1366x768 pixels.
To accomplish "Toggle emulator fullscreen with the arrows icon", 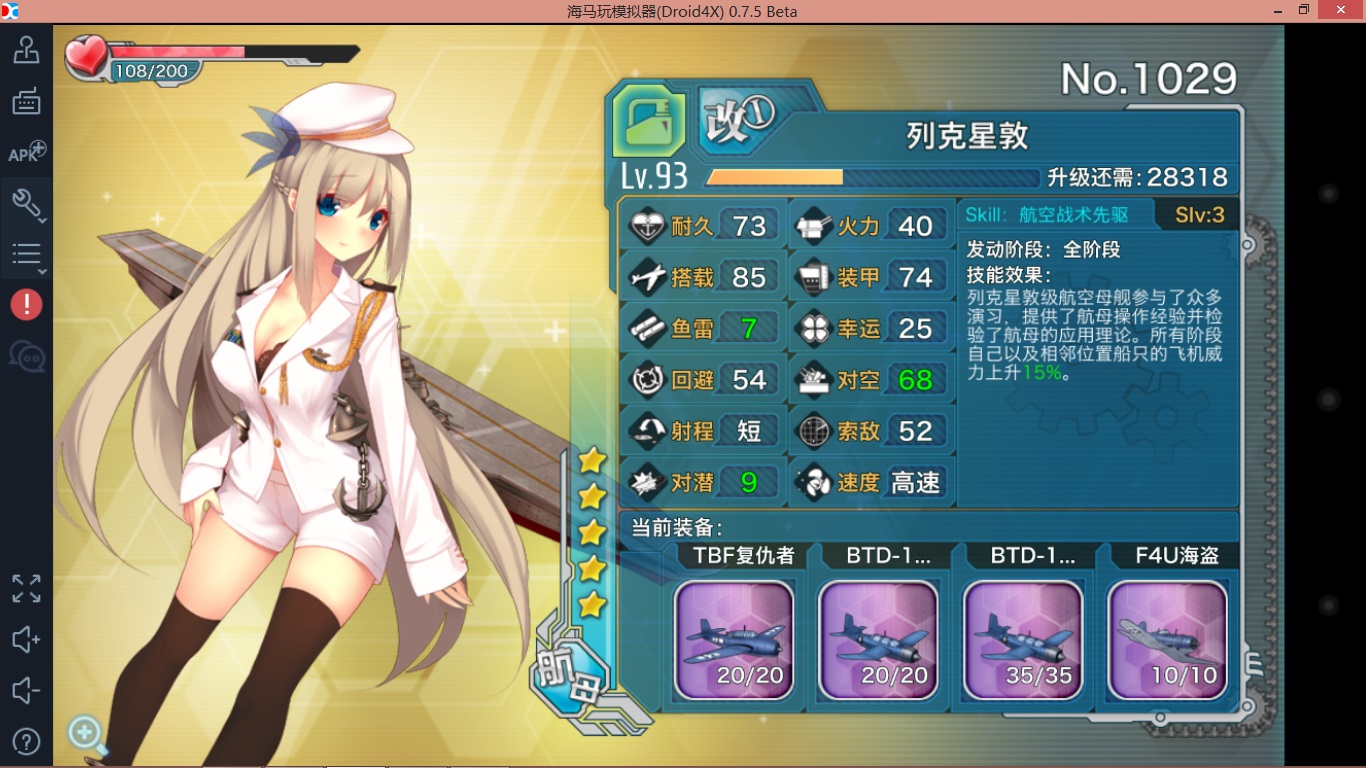I will [26, 589].
